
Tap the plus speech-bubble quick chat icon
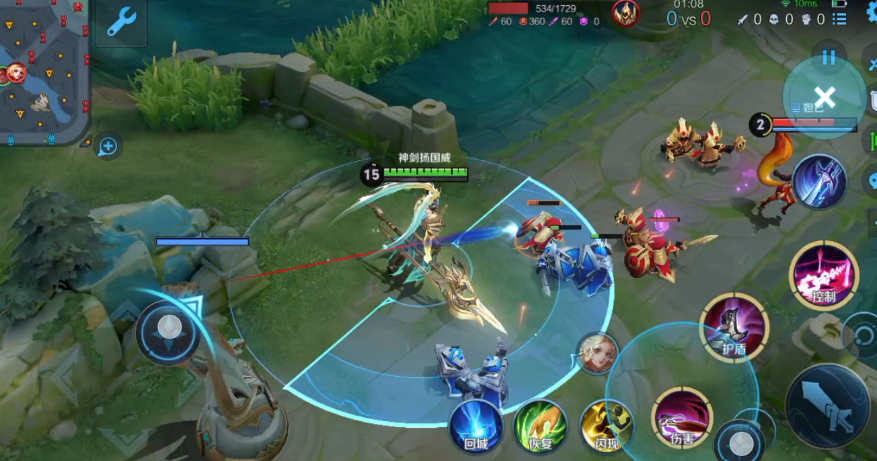tap(108, 147)
